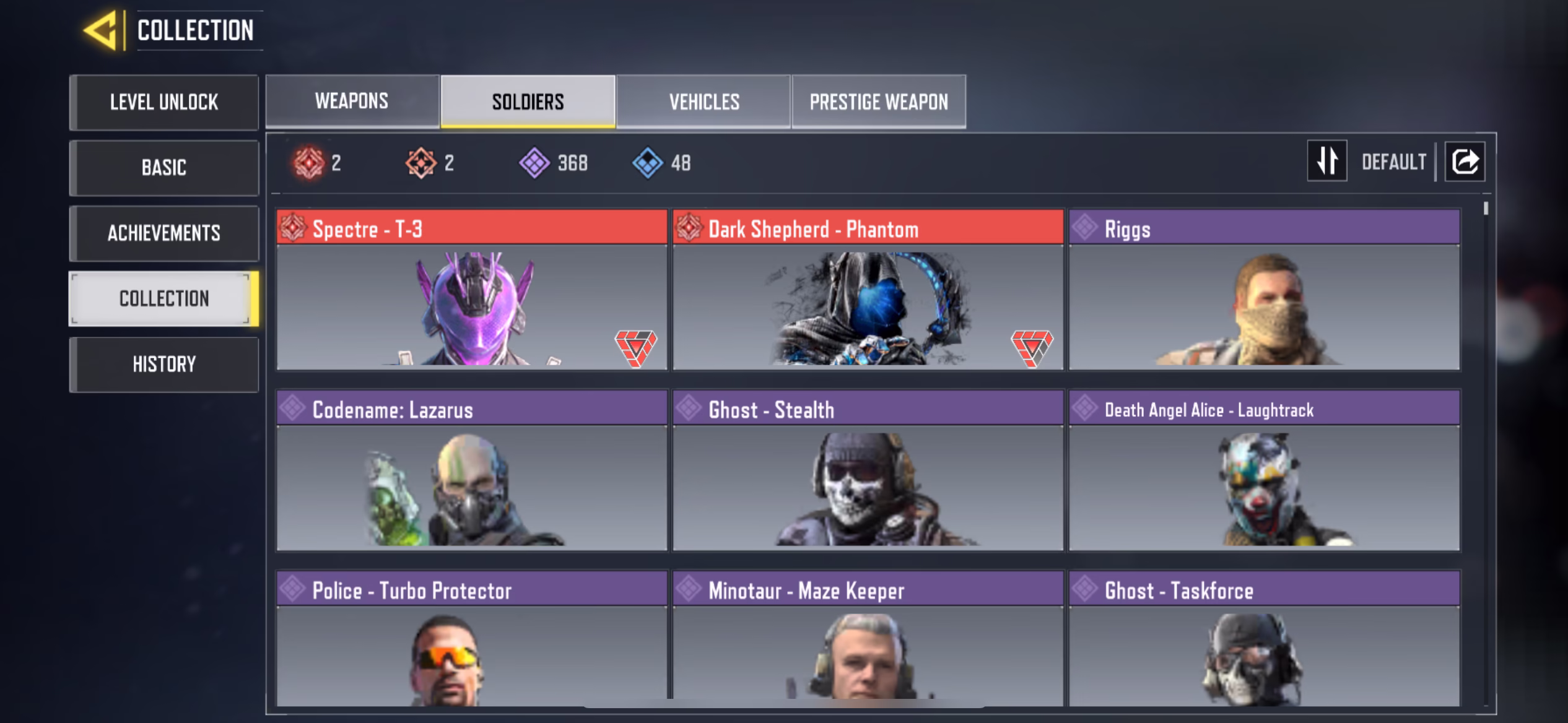
Task: Select the Spectre - T-3 soldier card
Action: (472, 290)
